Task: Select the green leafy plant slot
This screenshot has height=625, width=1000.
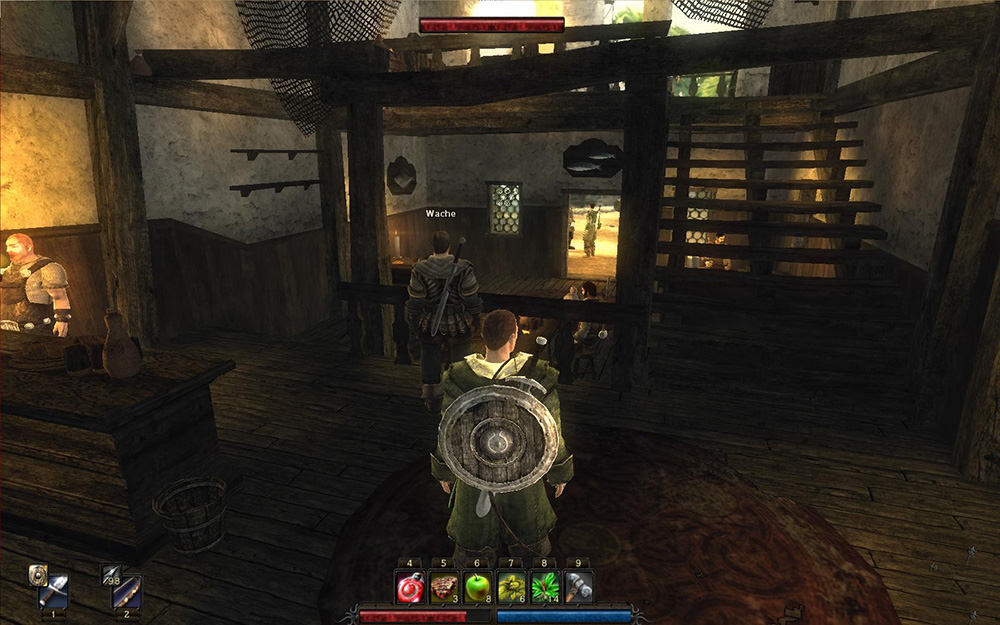Action: pyautogui.click(x=545, y=587)
